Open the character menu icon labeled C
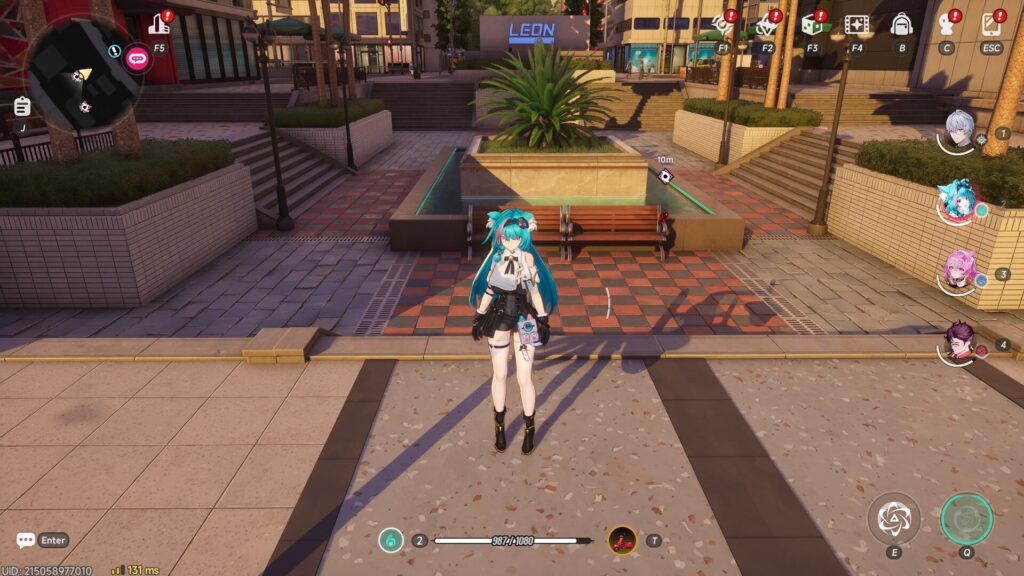The image size is (1024, 576). click(946, 24)
